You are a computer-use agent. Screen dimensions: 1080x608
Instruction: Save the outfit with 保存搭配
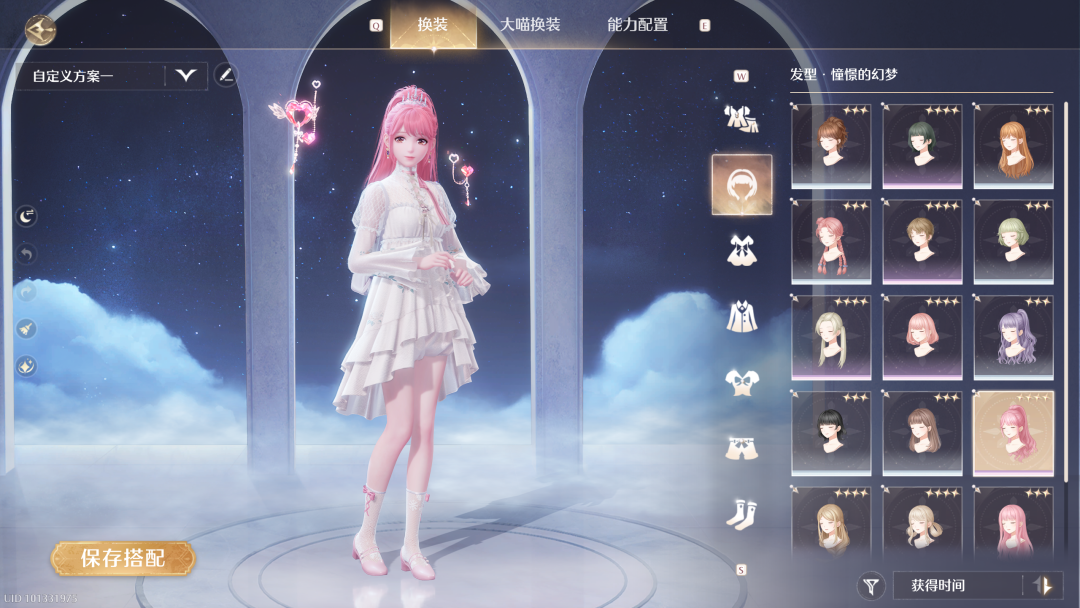(x=123, y=558)
